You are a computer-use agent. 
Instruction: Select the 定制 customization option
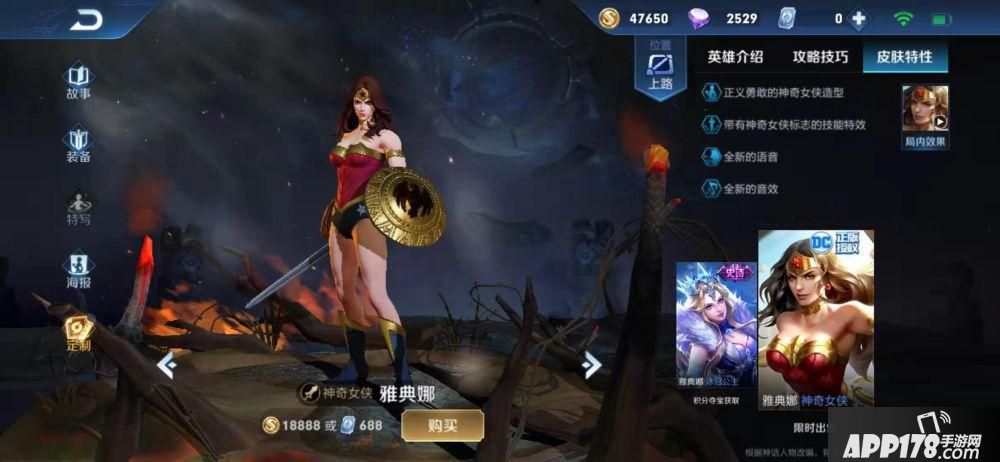(78, 332)
